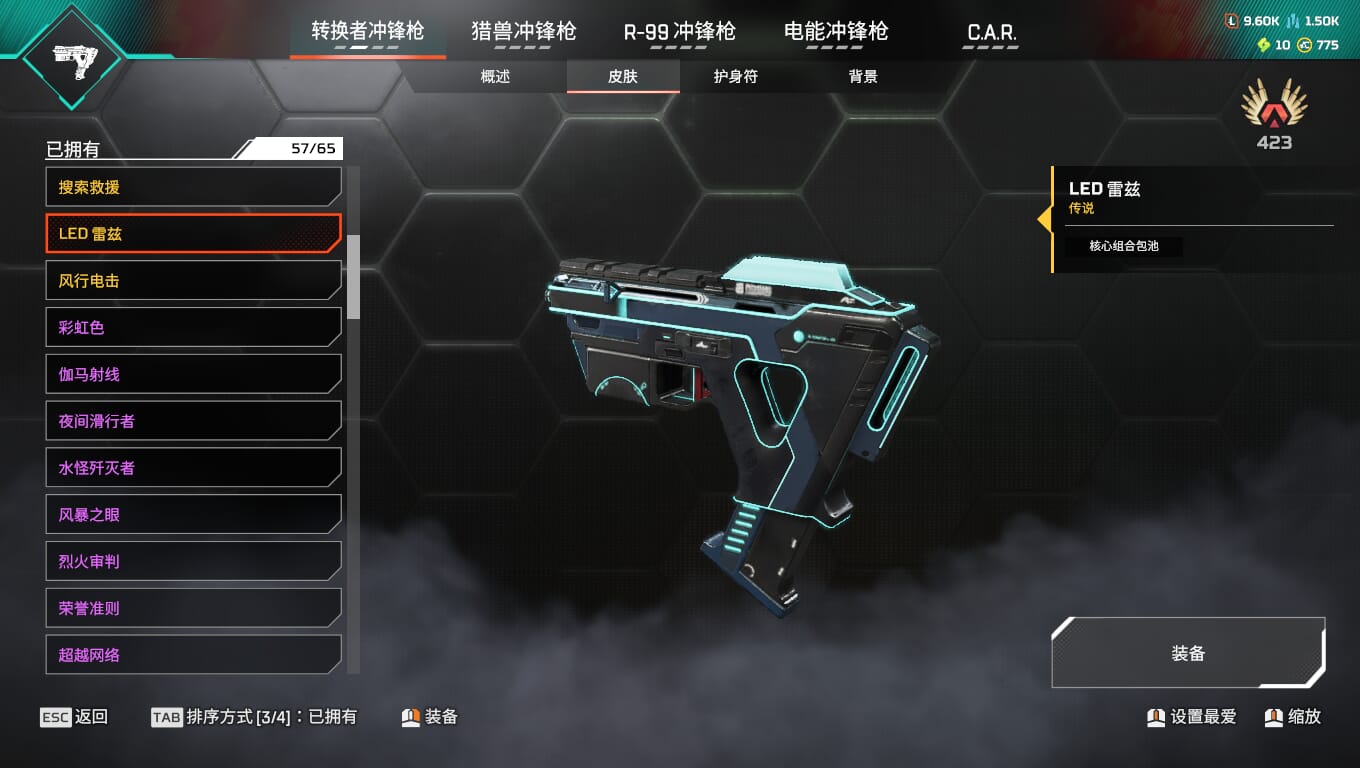Choose the 水怪歼灭者 skin
This screenshot has width=1360, height=768.
tap(193, 468)
